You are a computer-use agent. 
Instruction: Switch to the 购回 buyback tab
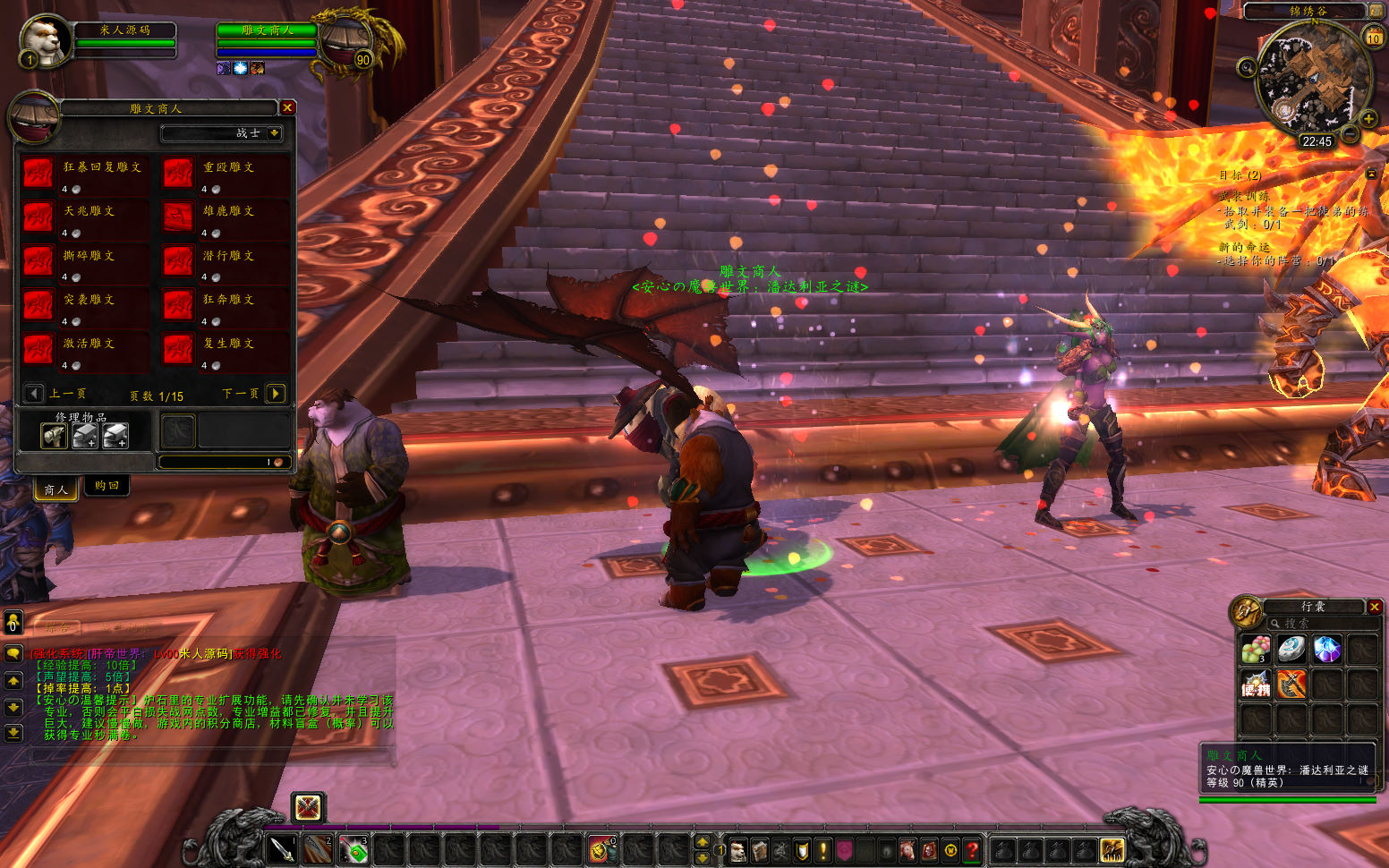pos(107,486)
